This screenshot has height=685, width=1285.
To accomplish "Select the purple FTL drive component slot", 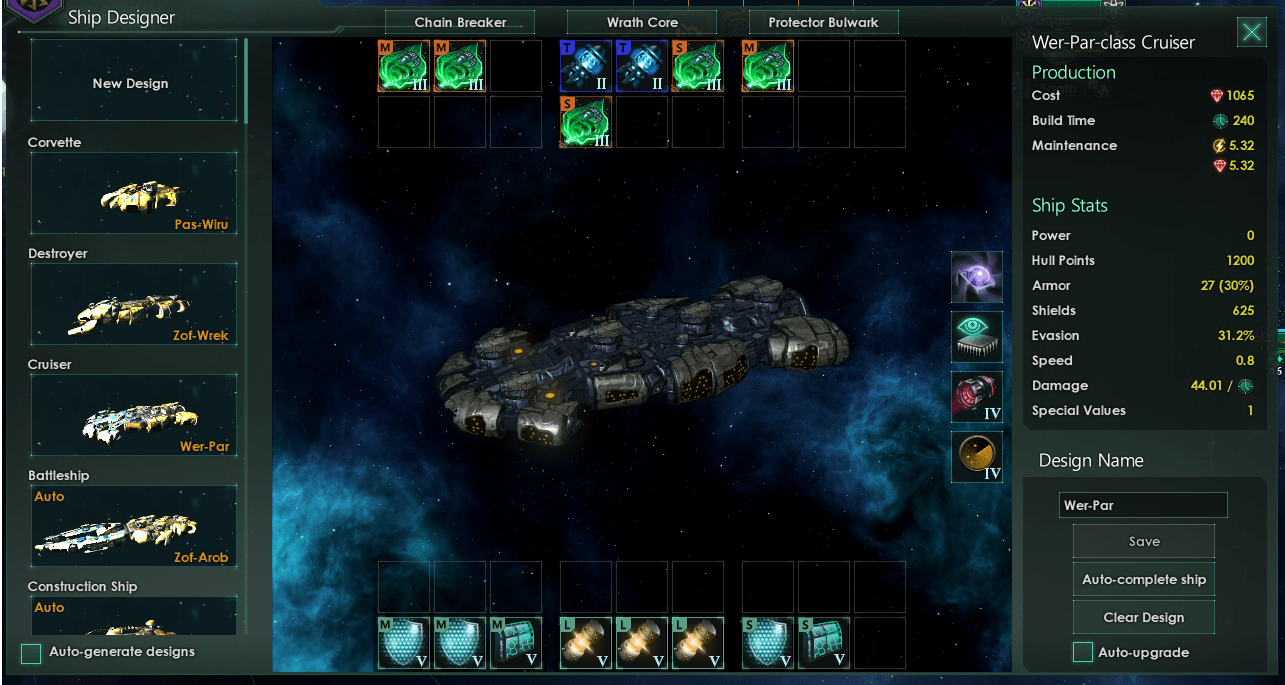I will click(x=976, y=277).
